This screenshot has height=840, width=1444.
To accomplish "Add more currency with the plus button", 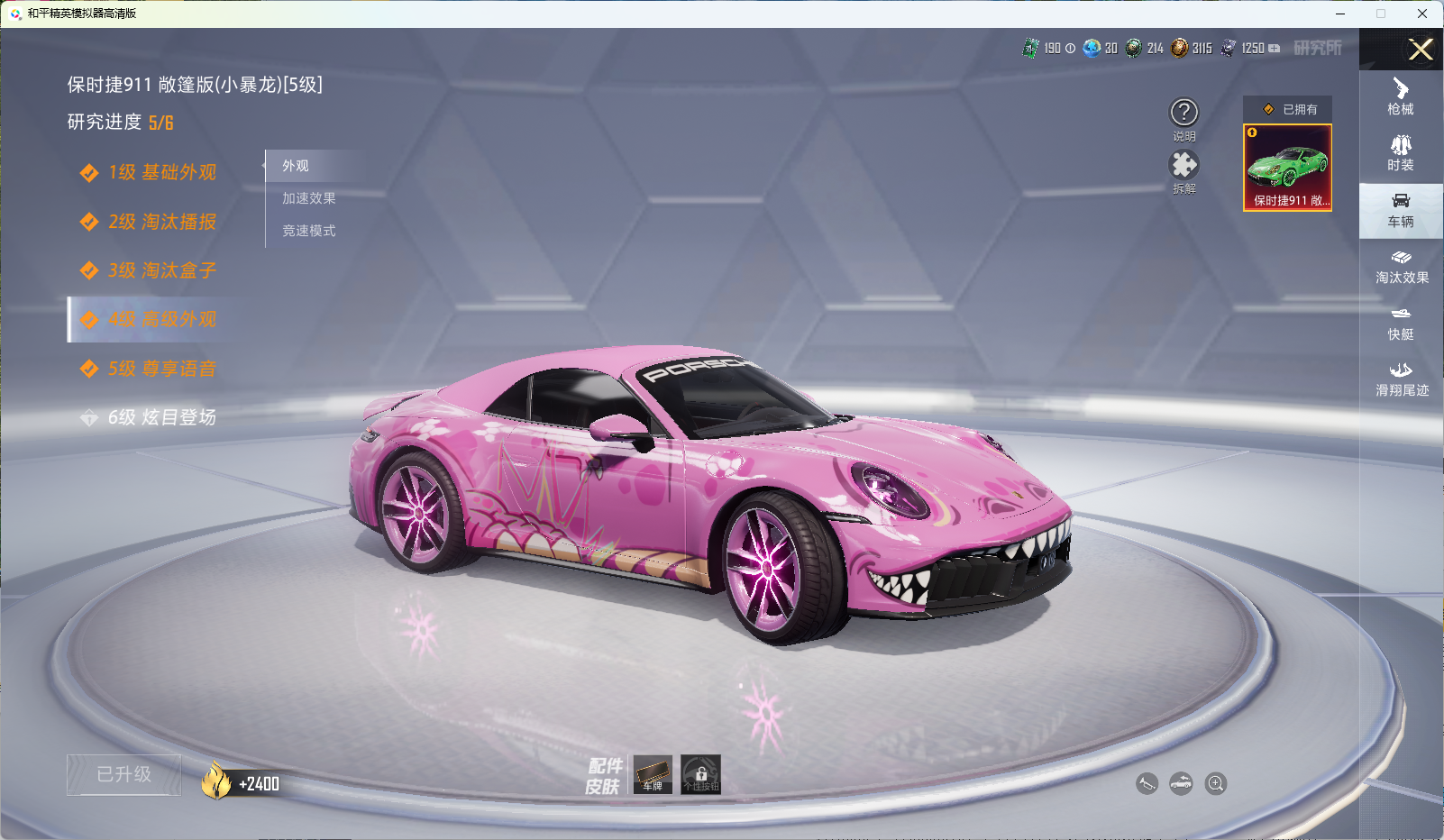I will (1274, 49).
